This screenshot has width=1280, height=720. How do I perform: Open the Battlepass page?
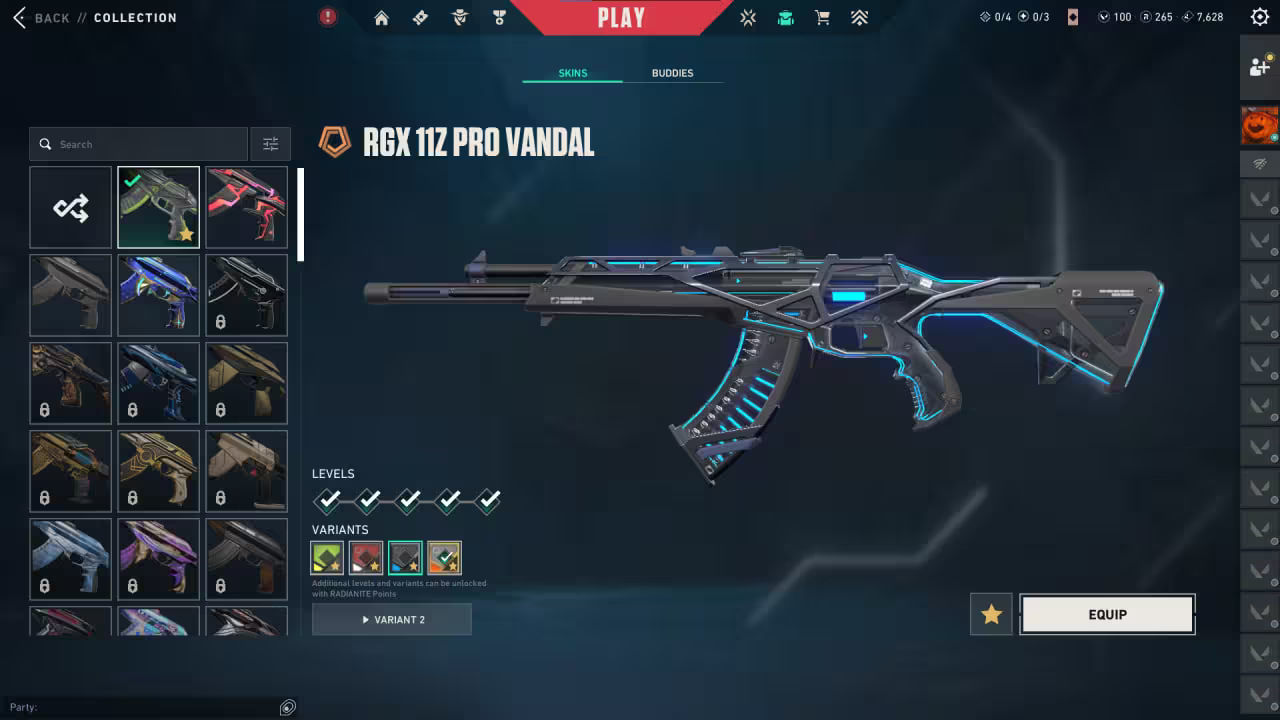[x=420, y=17]
